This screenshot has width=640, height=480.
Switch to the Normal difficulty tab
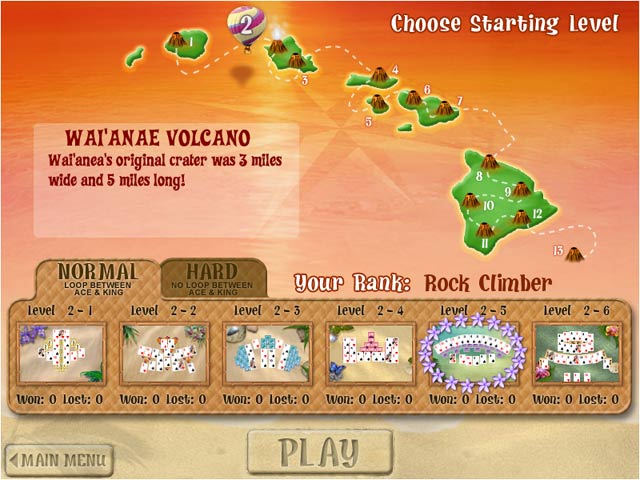pyautogui.click(x=97, y=277)
